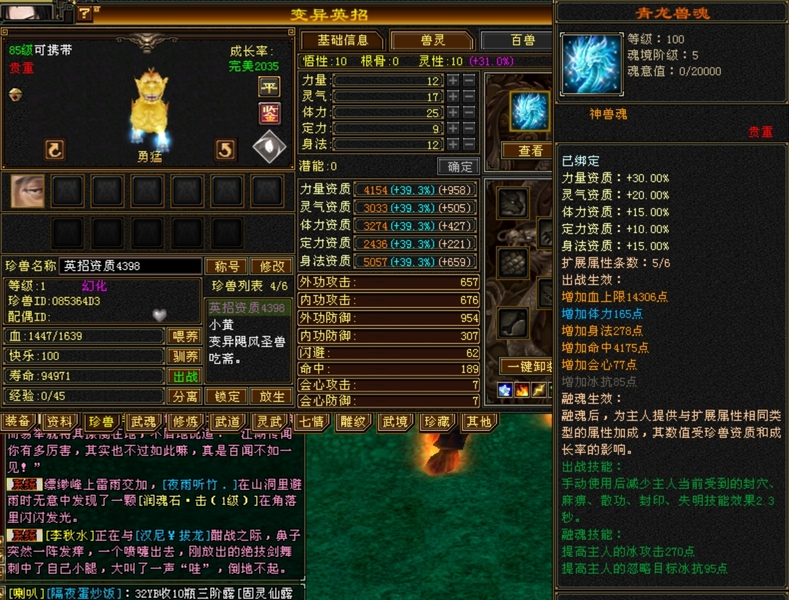The image size is (789, 600).
Task: Click 查看 under the blue beast soul
Action: [531, 150]
